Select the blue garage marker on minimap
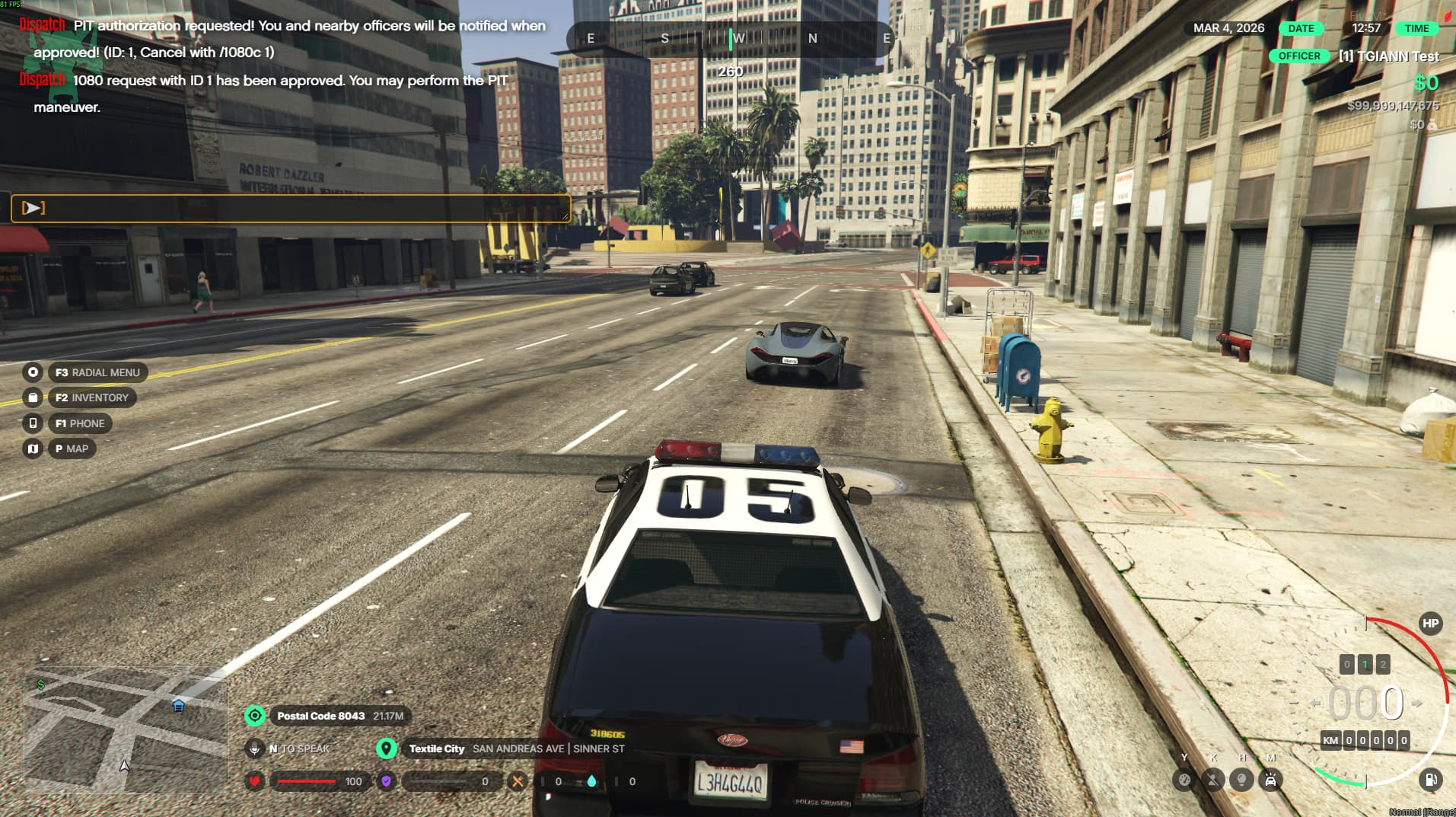This screenshot has height=817, width=1456. [x=178, y=706]
